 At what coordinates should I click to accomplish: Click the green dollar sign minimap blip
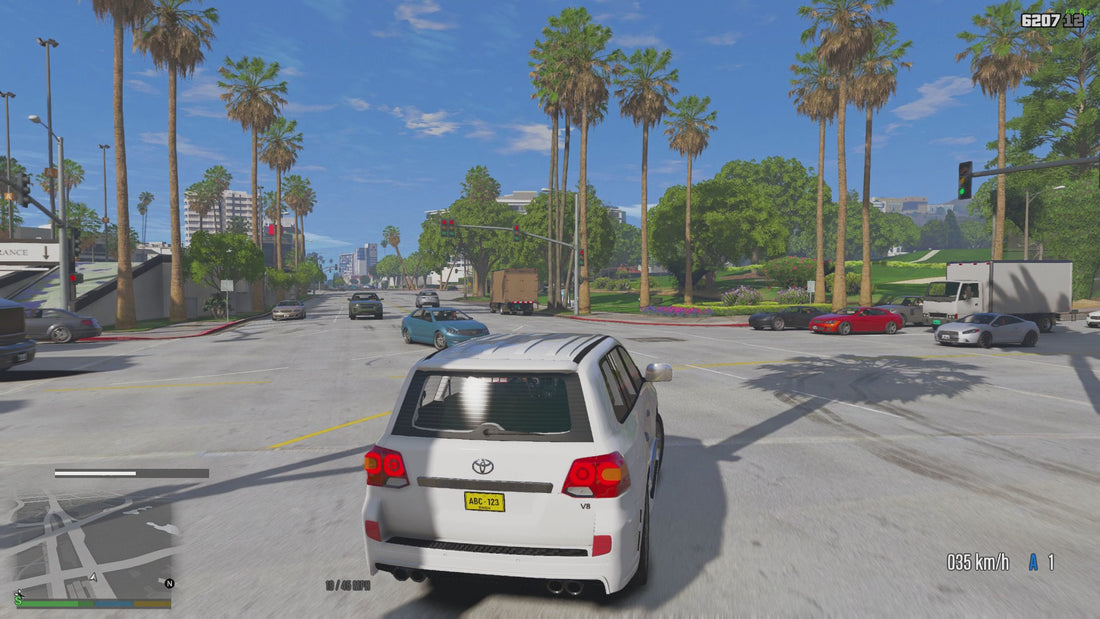pos(18,597)
